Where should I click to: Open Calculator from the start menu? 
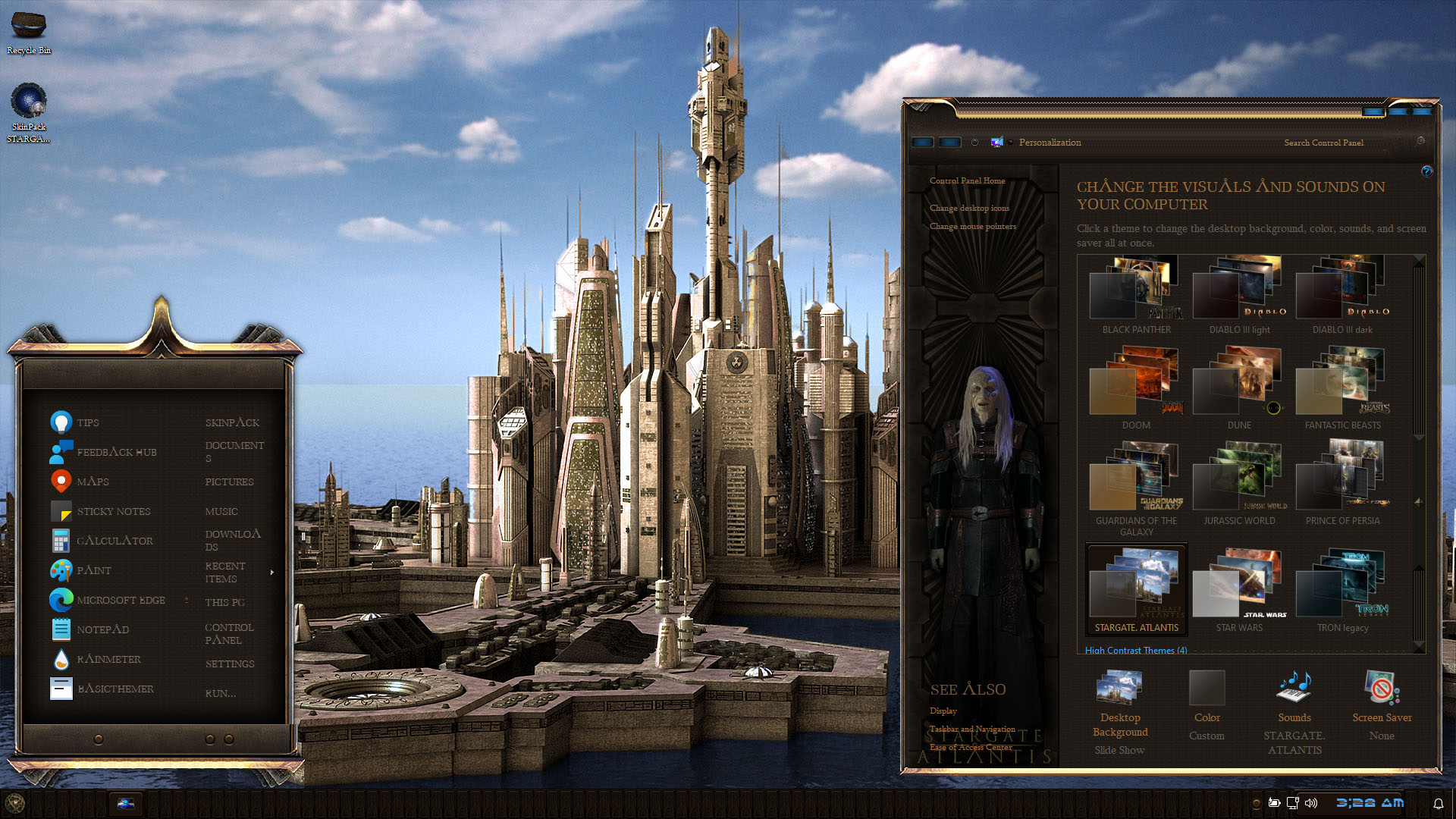[115, 541]
